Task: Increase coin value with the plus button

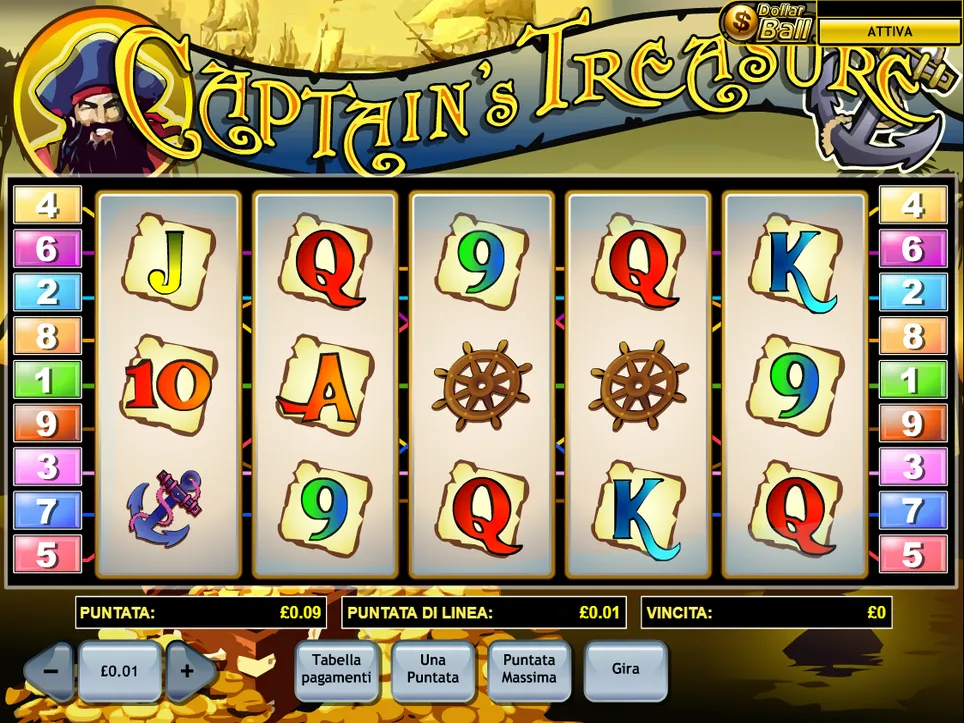Action: (187, 671)
